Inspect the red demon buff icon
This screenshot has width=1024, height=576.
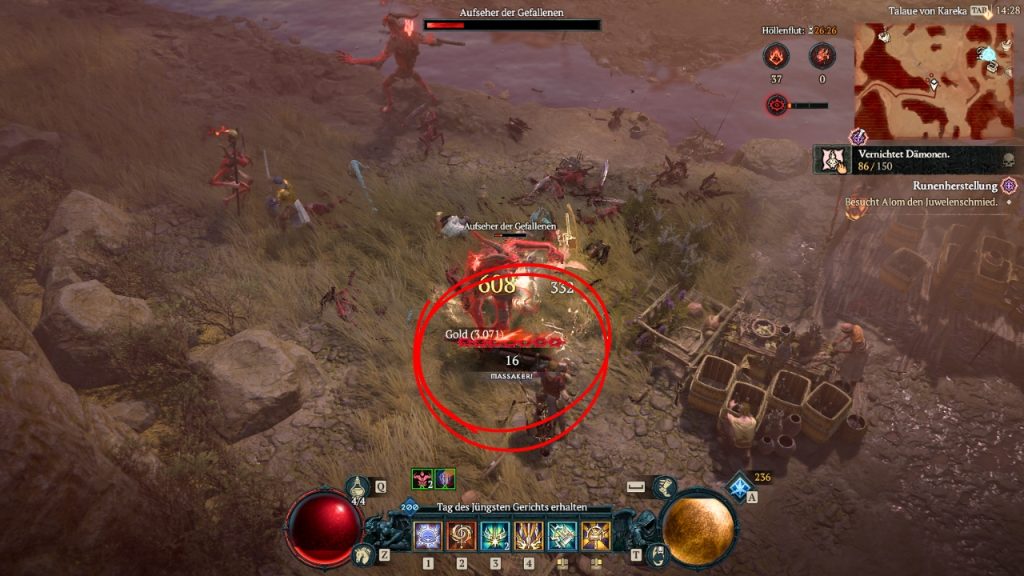click(x=421, y=479)
